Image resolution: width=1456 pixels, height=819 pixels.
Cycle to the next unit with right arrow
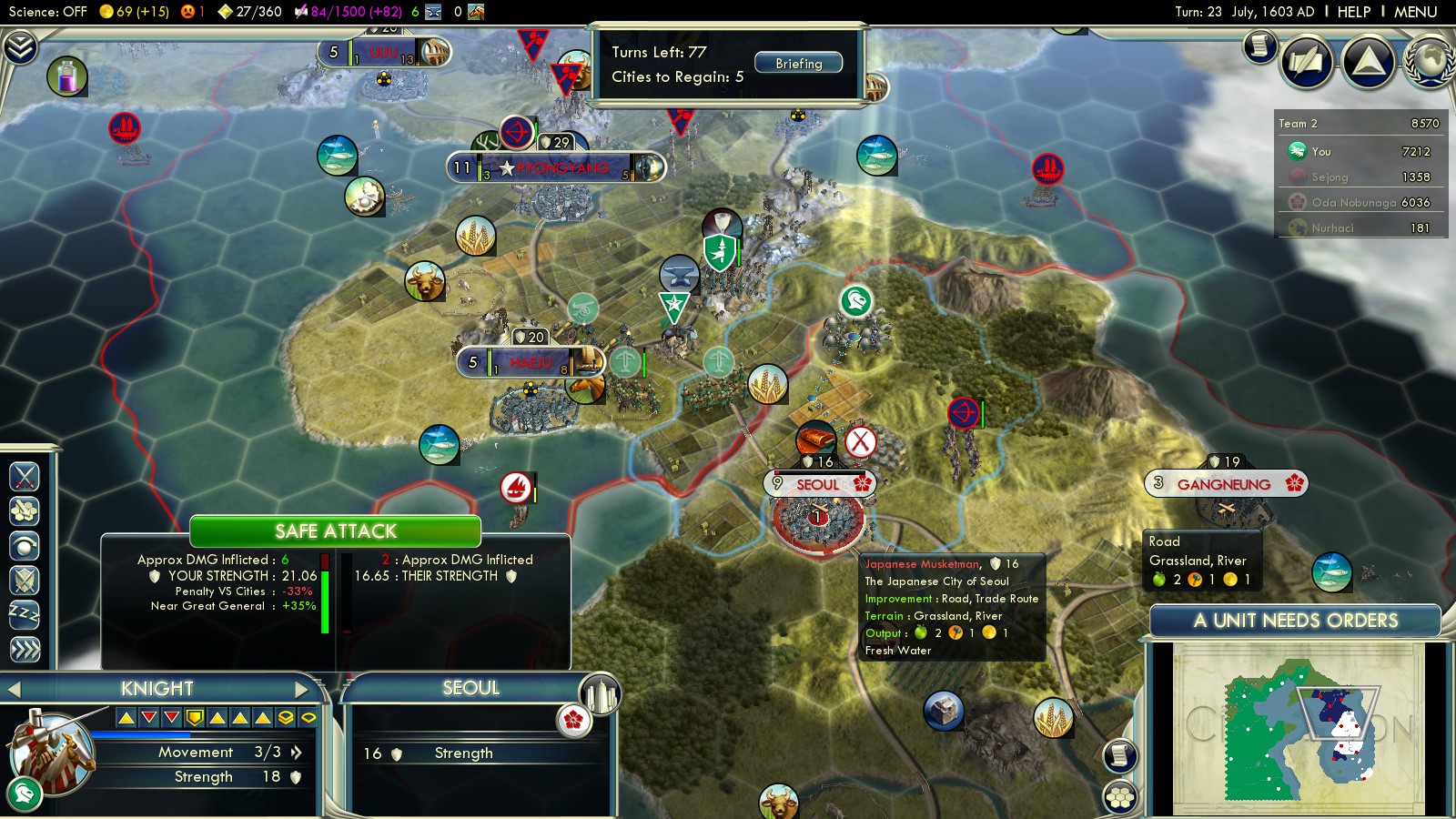coord(302,689)
